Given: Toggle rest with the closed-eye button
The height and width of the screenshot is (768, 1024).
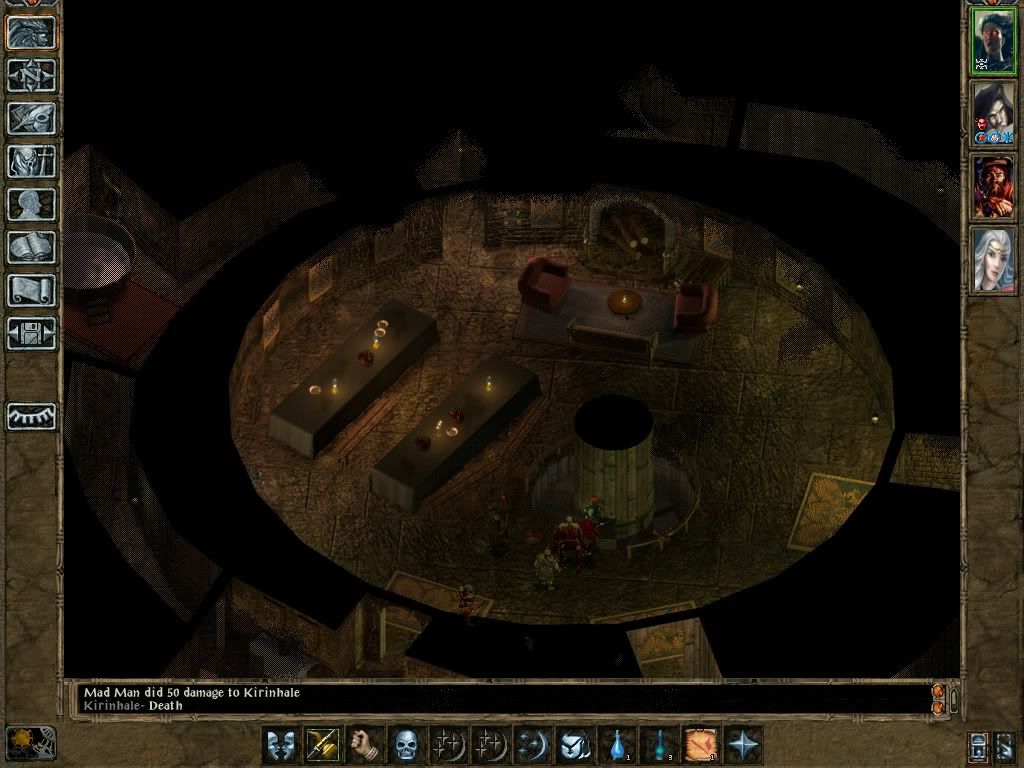Looking at the screenshot, I should [x=32, y=416].
